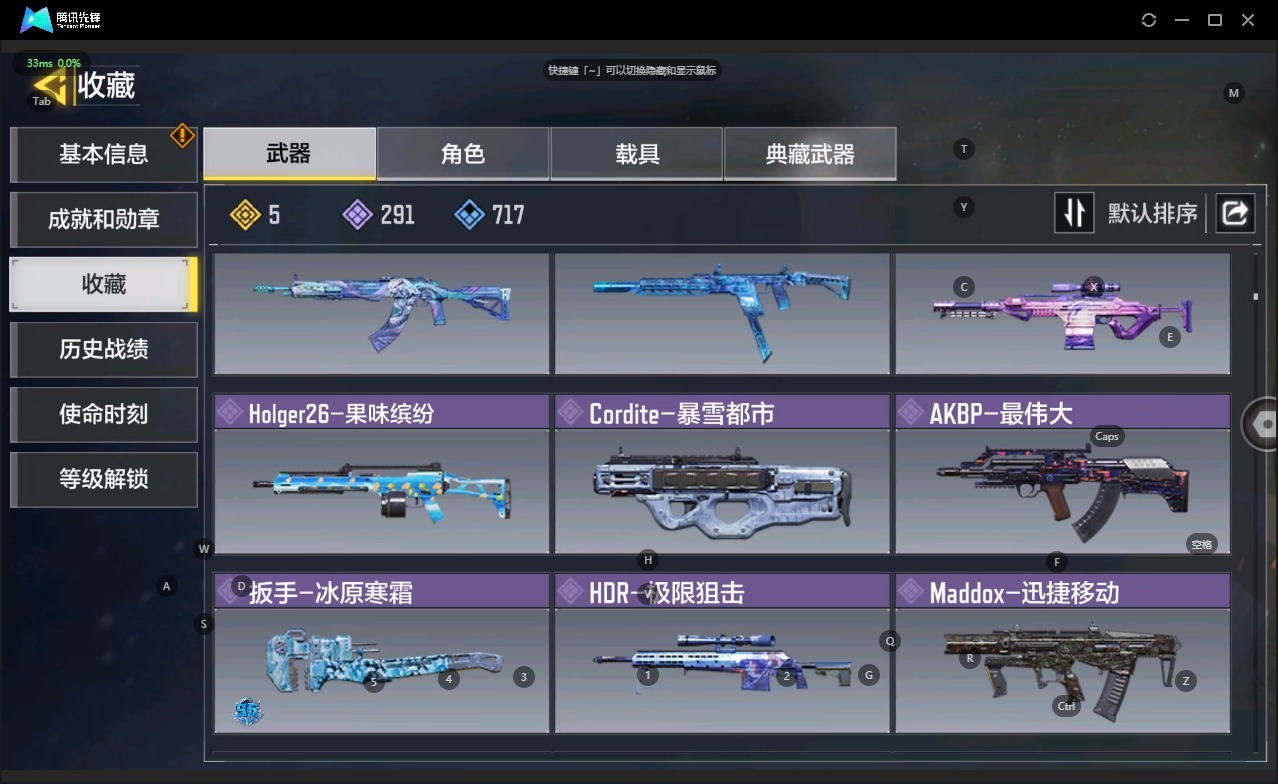
Task: Click the share icon button
Action: pos(1235,213)
